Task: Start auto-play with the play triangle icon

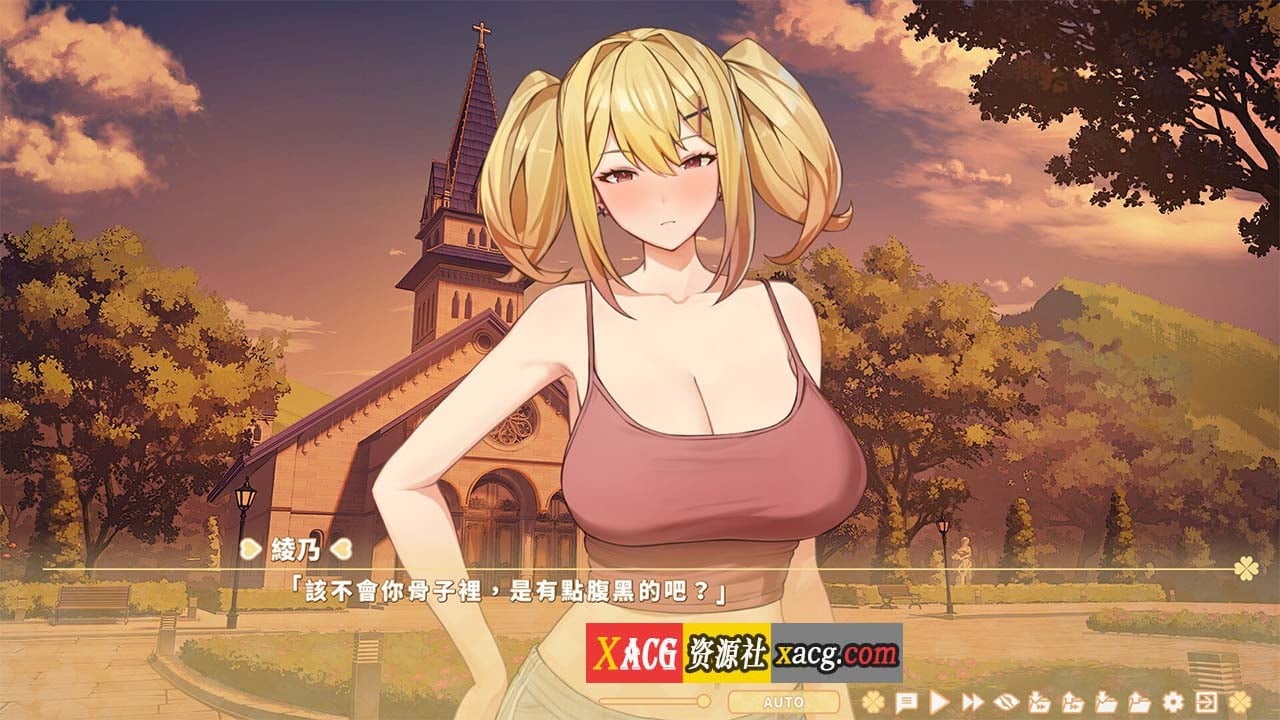Action: coord(940,701)
